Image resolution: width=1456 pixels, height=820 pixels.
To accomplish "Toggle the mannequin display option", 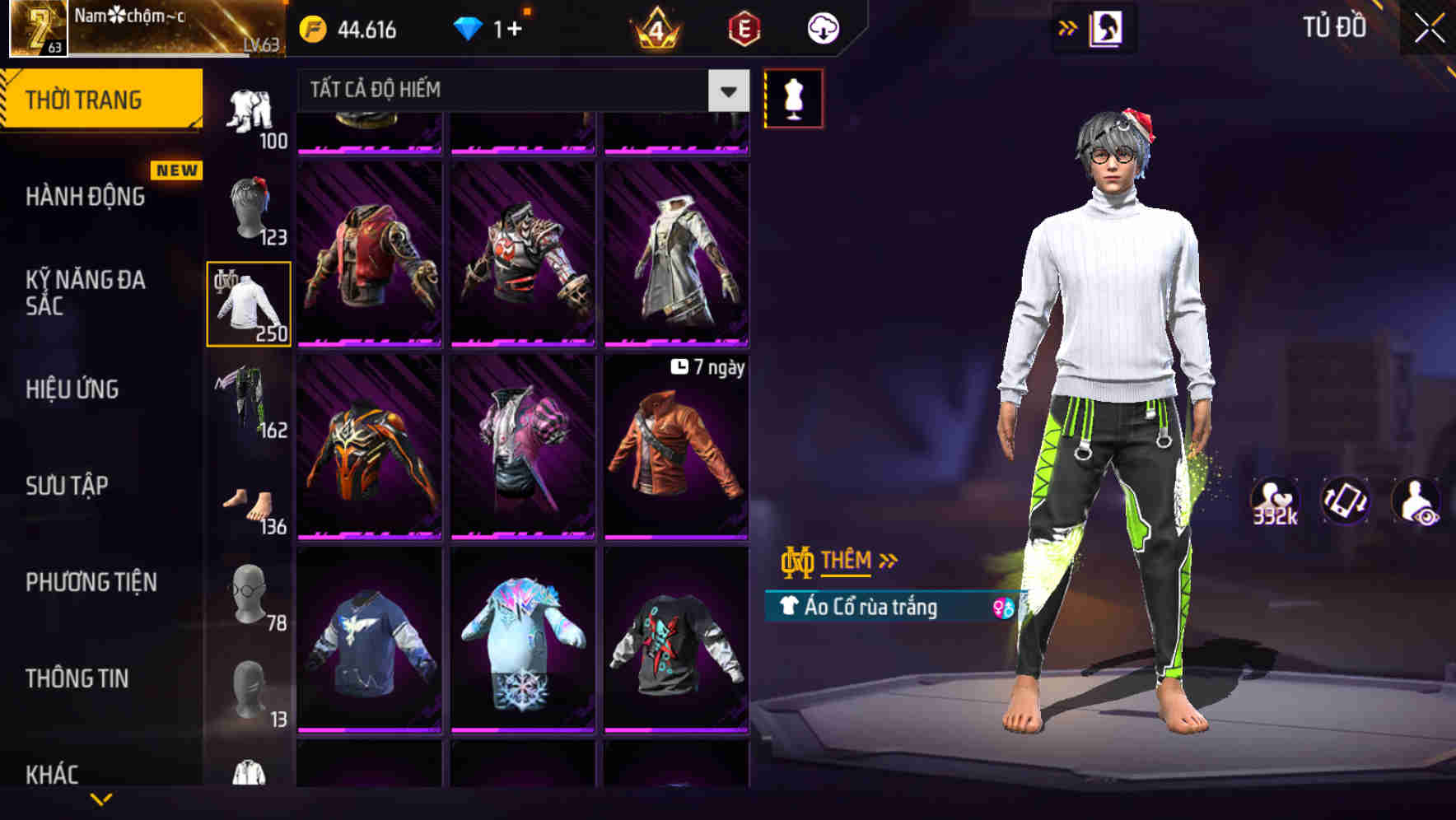I will click(793, 97).
